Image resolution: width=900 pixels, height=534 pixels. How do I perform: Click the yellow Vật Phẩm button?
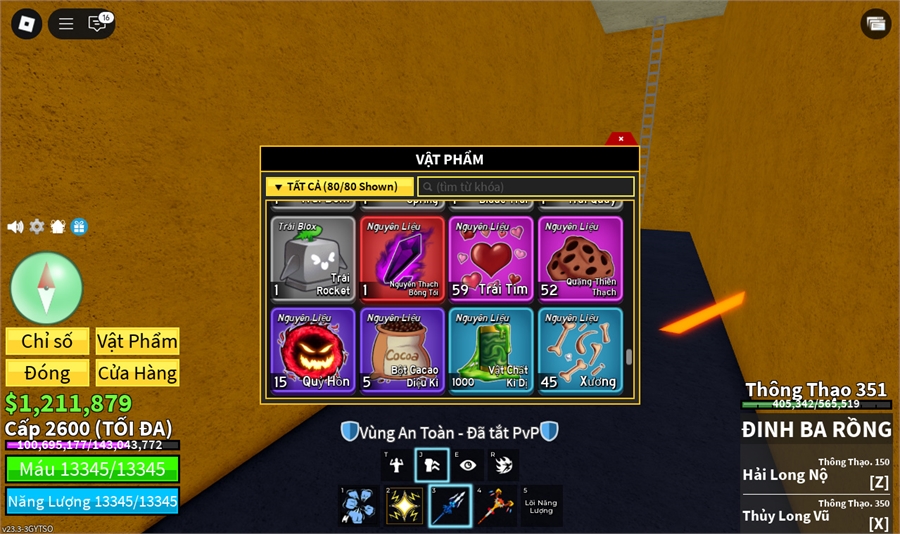click(x=137, y=341)
